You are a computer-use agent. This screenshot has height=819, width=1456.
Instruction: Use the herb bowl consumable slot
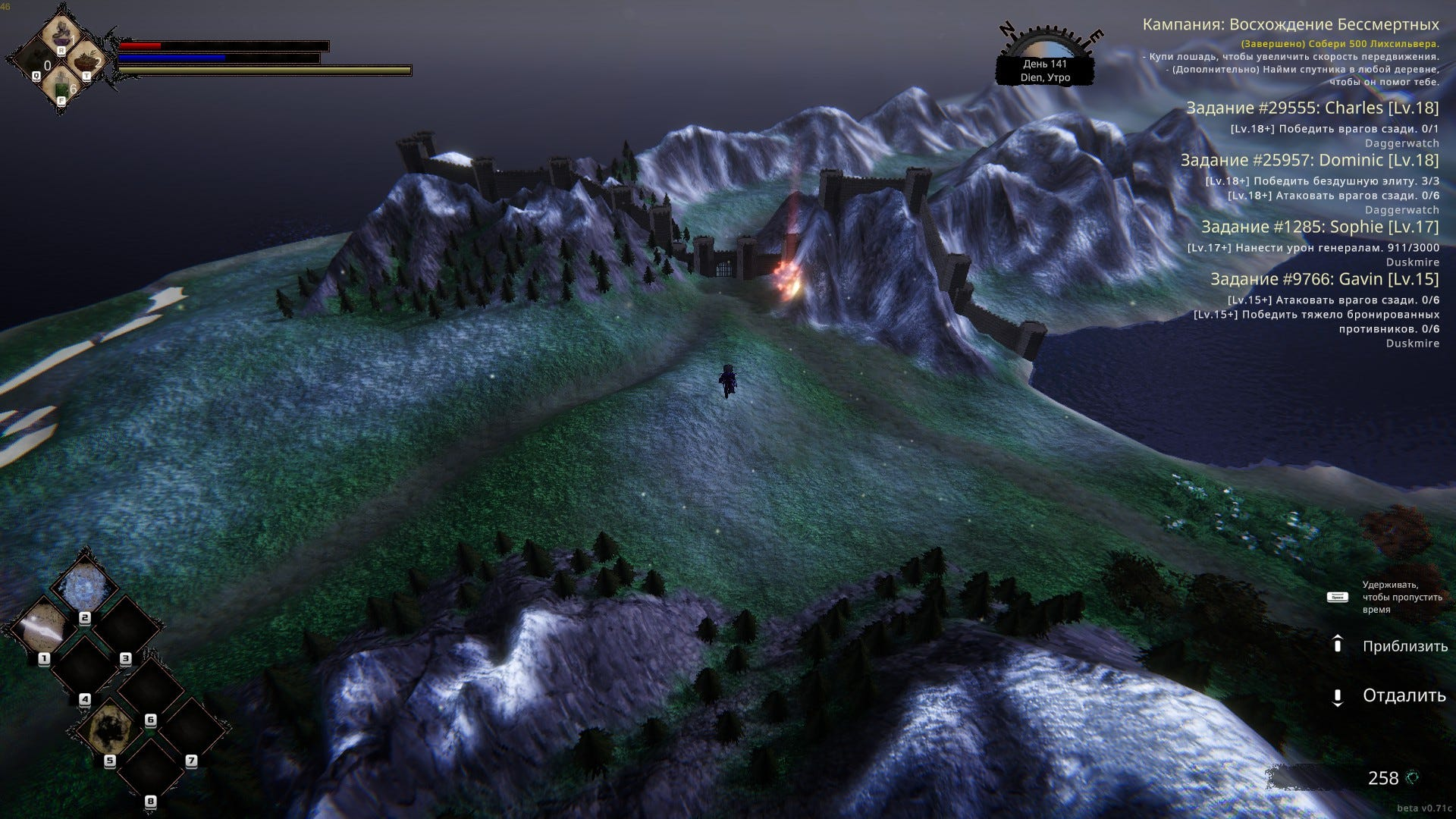click(88, 61)
